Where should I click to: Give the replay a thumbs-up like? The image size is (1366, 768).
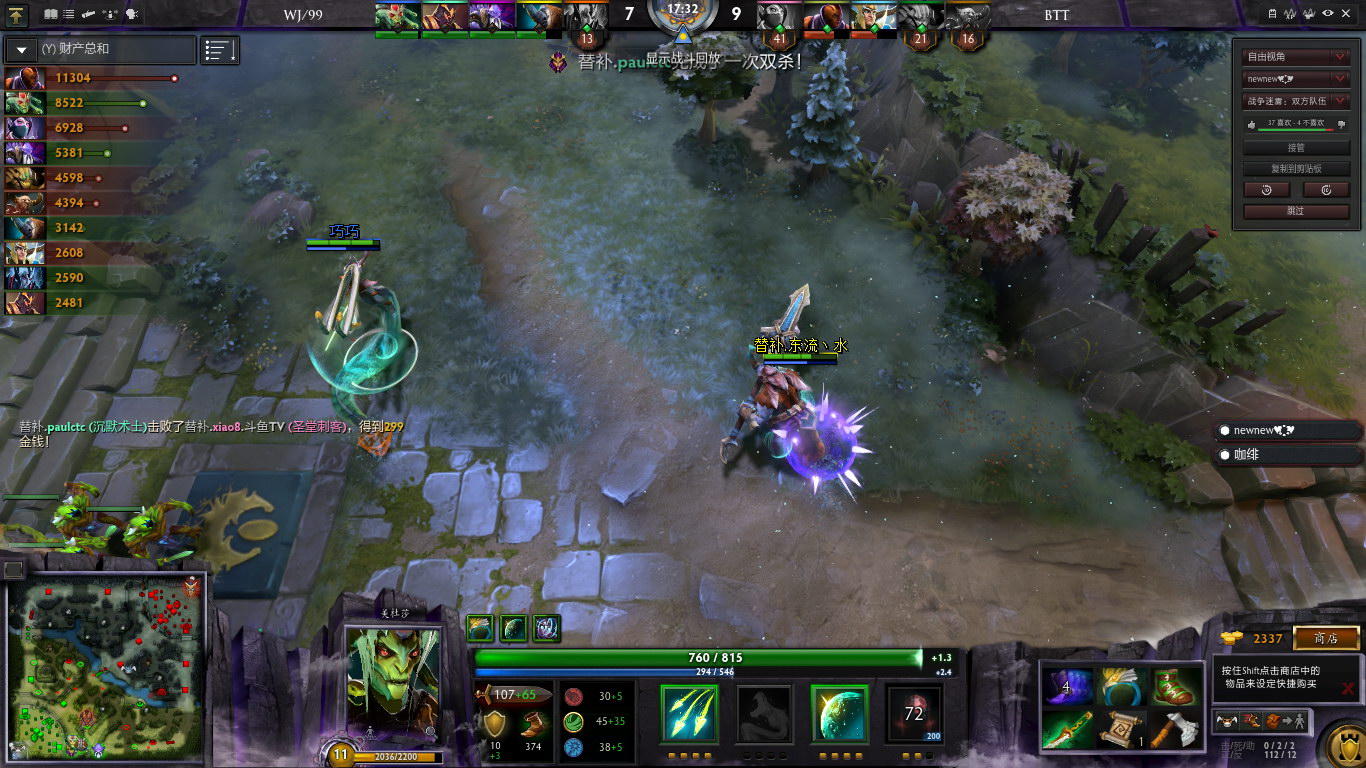click(1250, 124)
